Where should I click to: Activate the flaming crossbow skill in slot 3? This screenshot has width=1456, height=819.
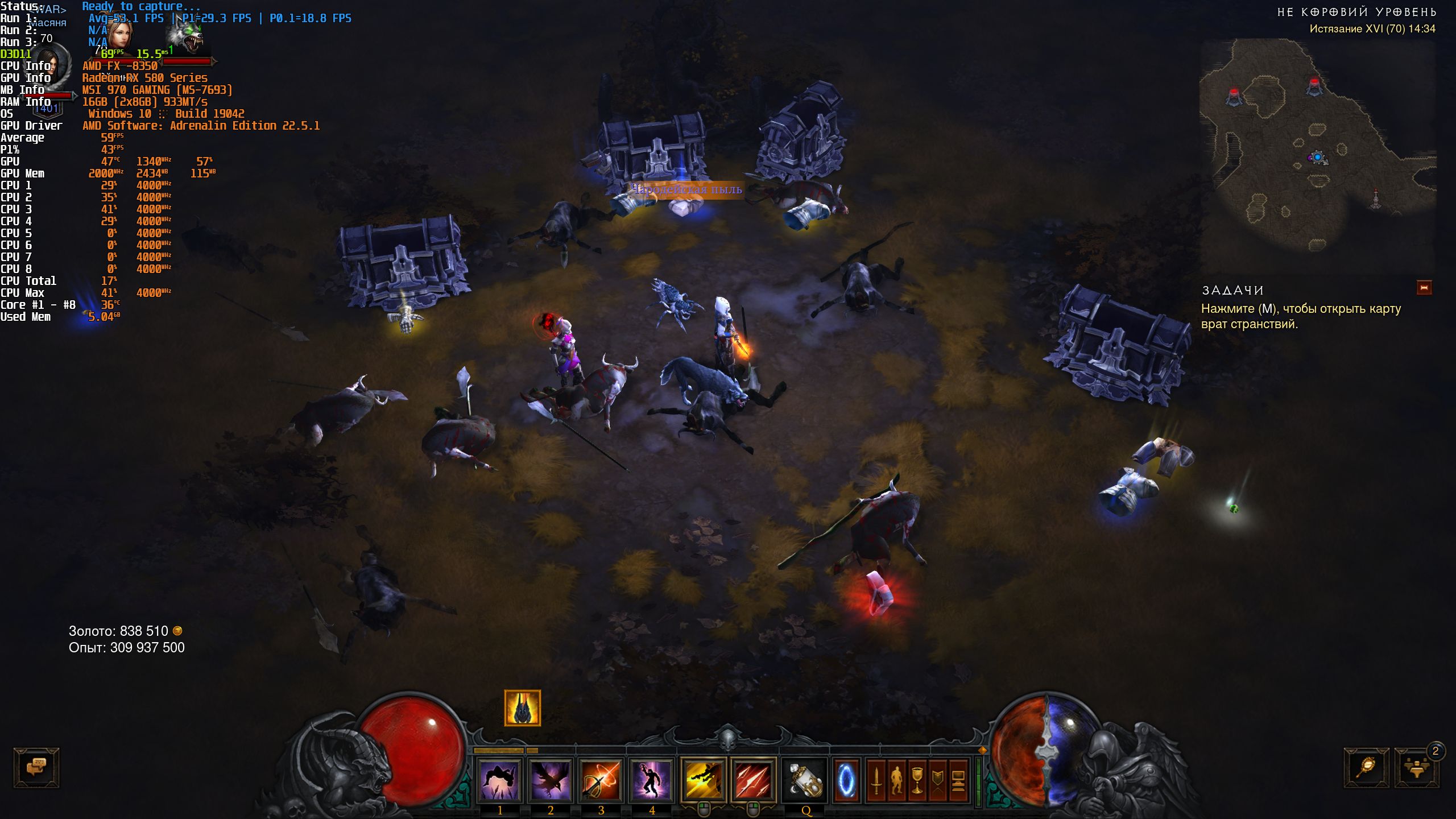(x=601, y=781)
